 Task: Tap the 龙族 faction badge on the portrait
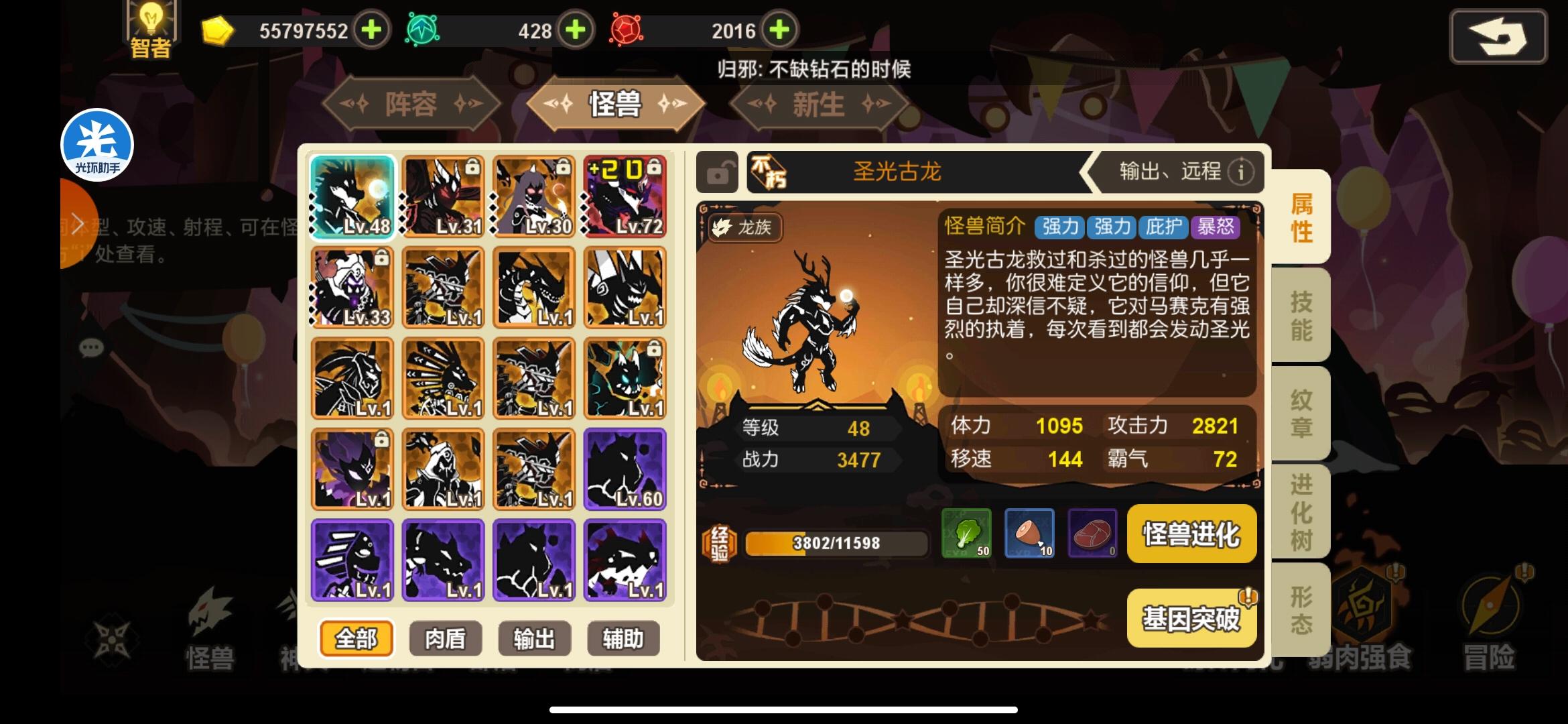coord(746,227)
